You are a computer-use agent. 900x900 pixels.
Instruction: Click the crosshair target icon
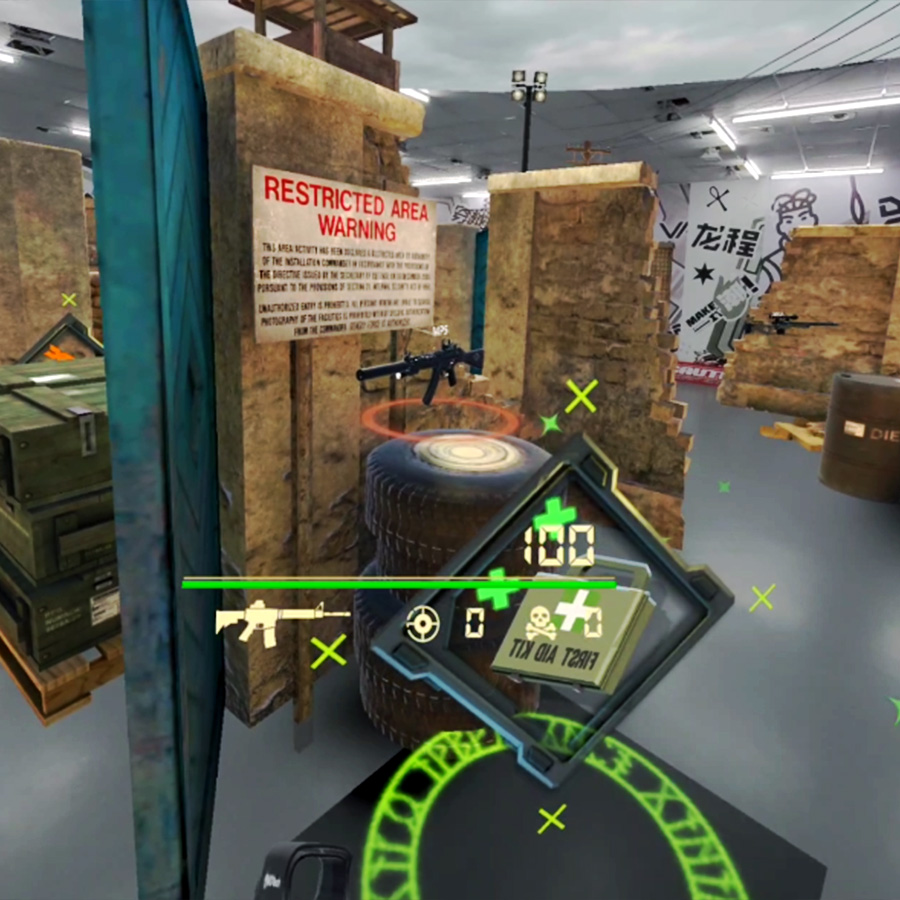[x=422, y=625]
